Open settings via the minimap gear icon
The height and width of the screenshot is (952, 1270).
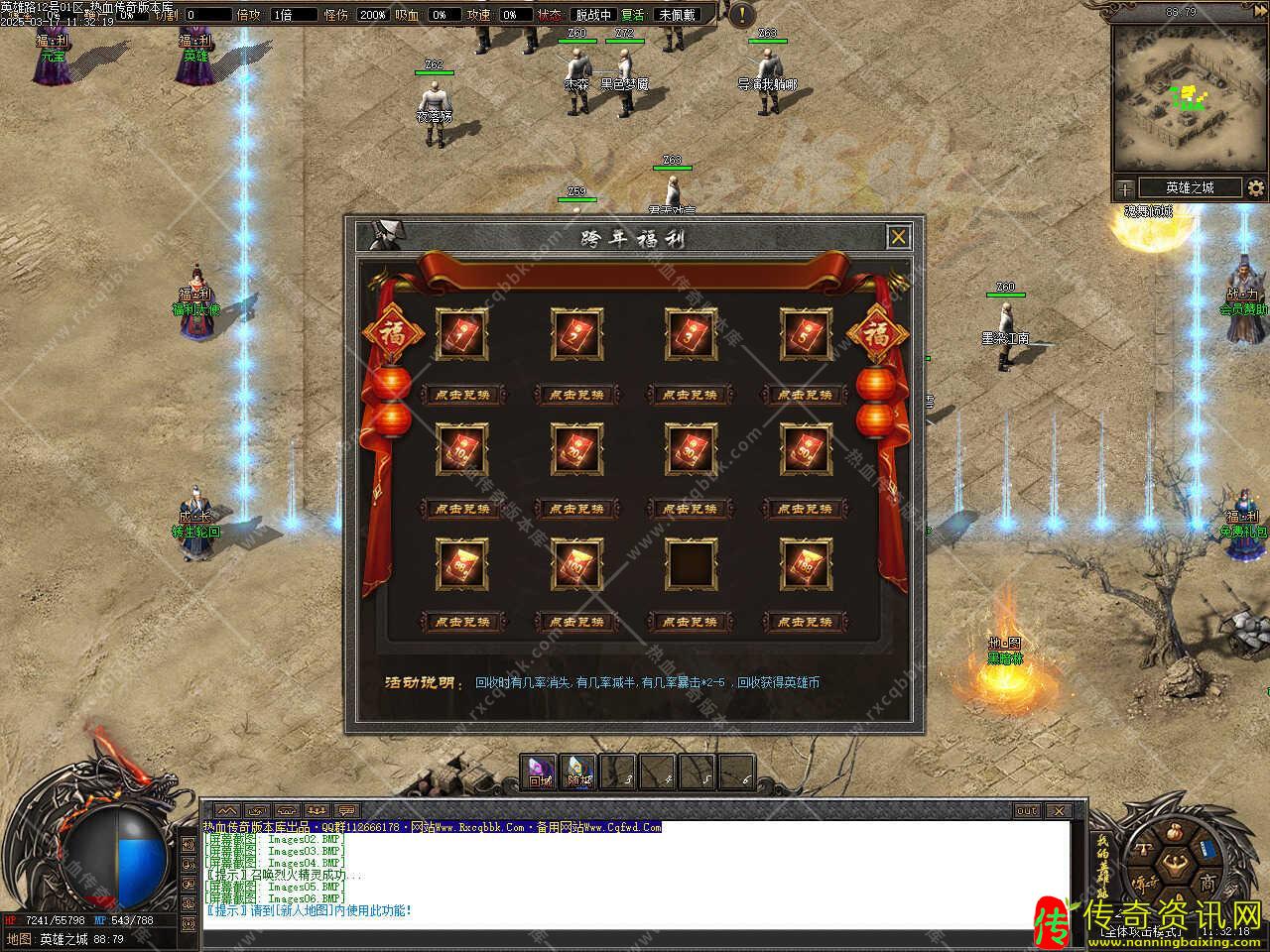(1256, 187)
